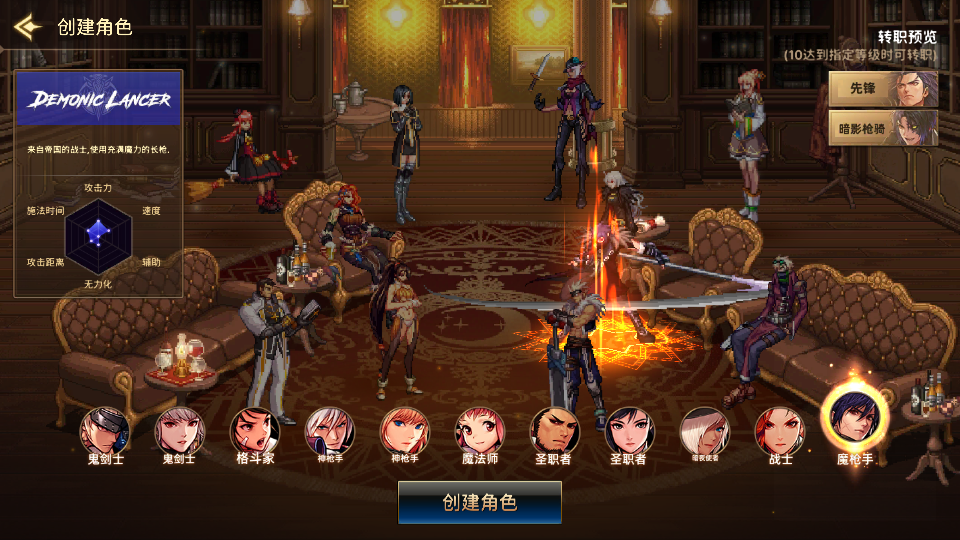The image size is (960, 540).
Task: Select the red-haired 战士 class
Action: tap(780, 431)
